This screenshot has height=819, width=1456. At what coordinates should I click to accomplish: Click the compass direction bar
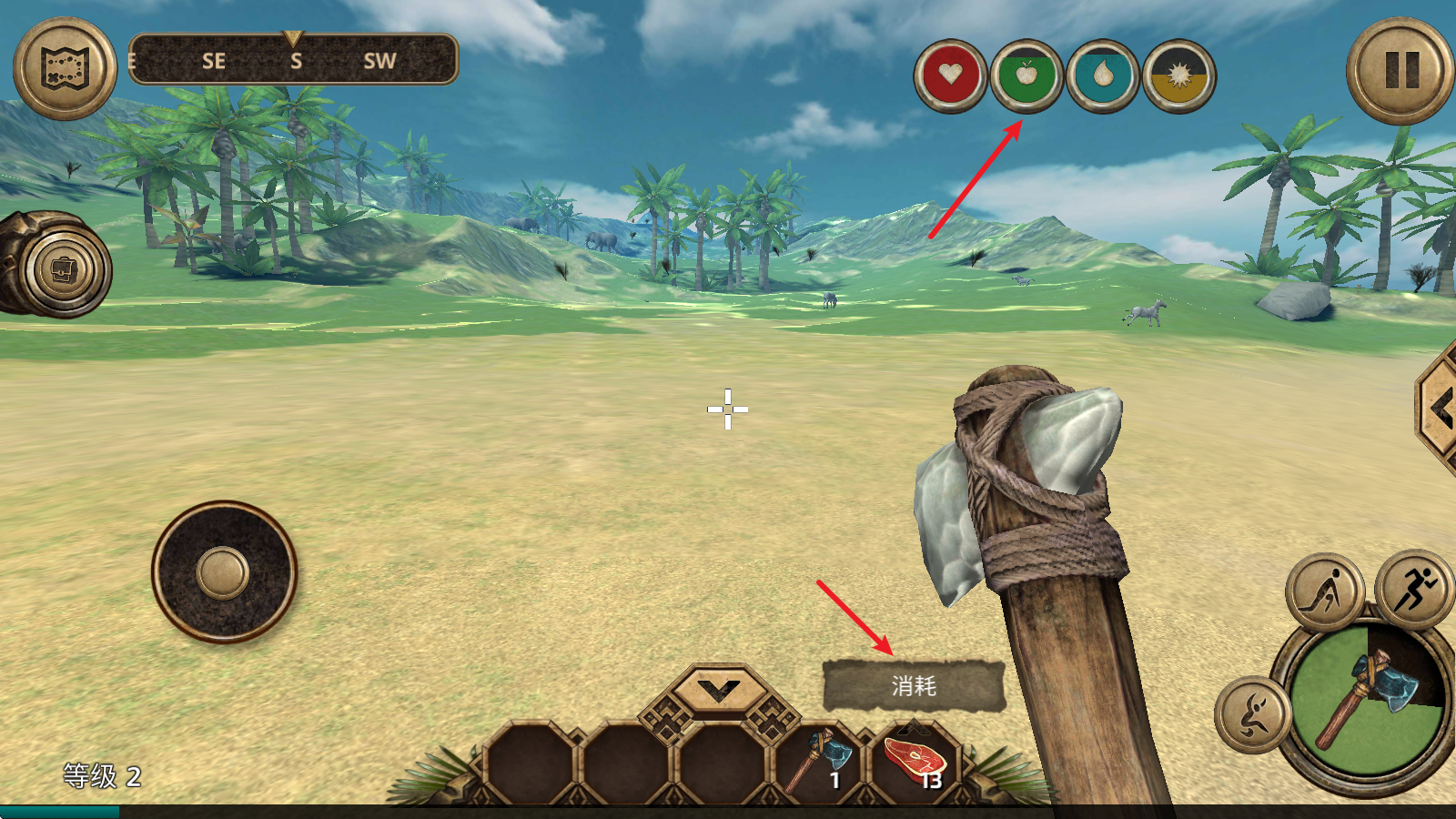tap(293, 61)
